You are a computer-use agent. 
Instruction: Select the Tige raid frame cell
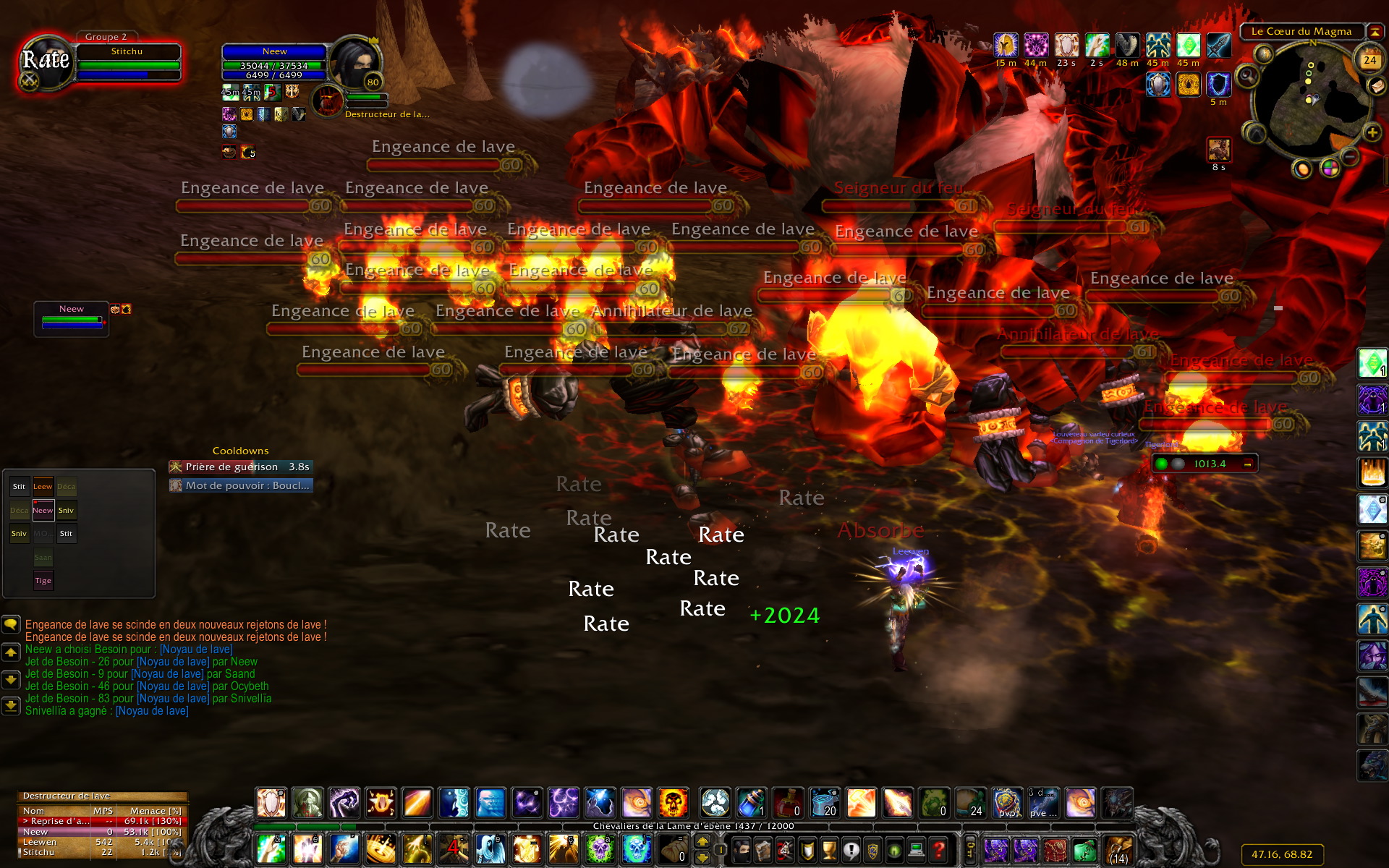tap(43, 580)
